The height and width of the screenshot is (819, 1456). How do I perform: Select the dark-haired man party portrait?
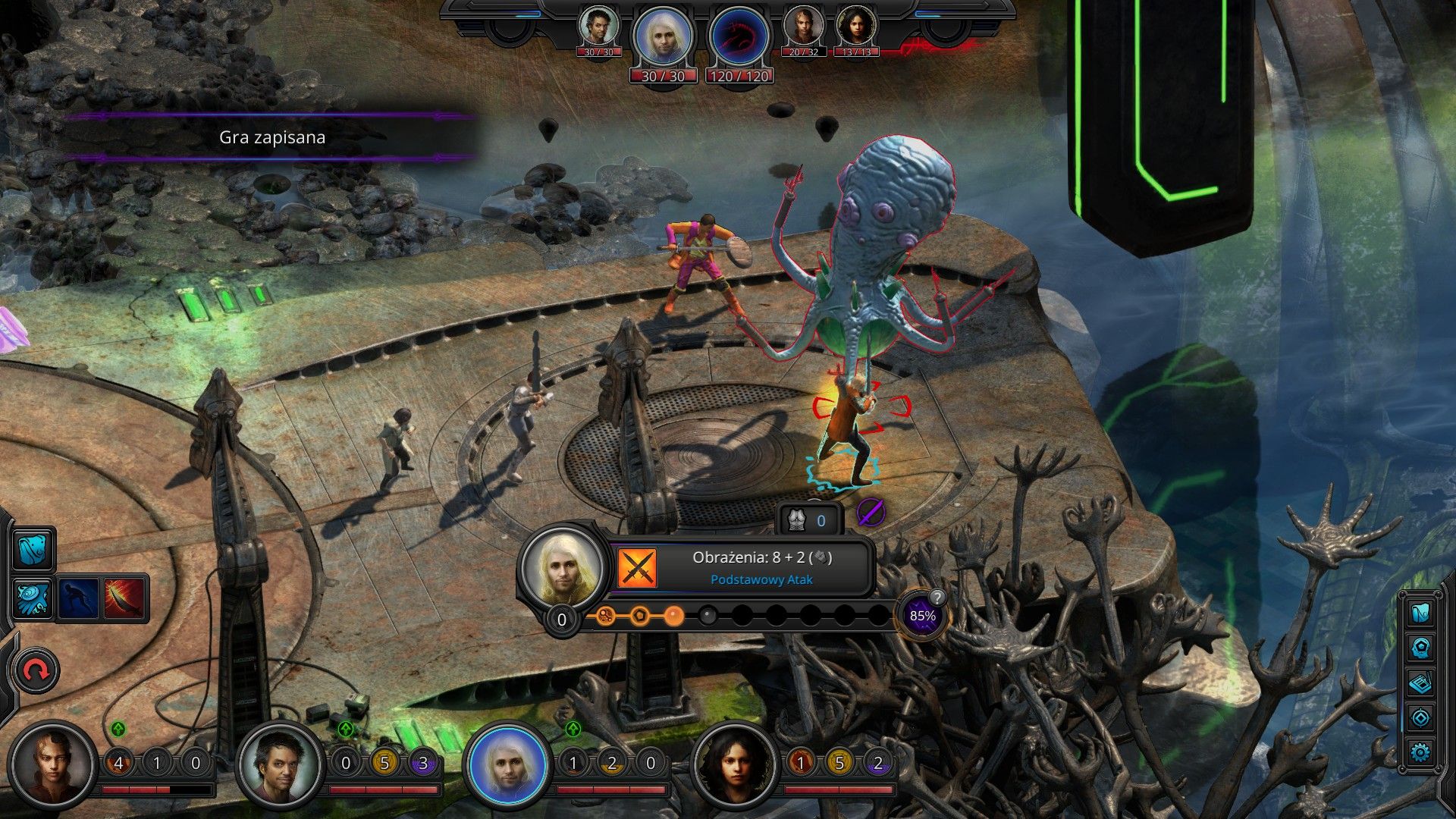pyautogui.click(x=279, y=763)
